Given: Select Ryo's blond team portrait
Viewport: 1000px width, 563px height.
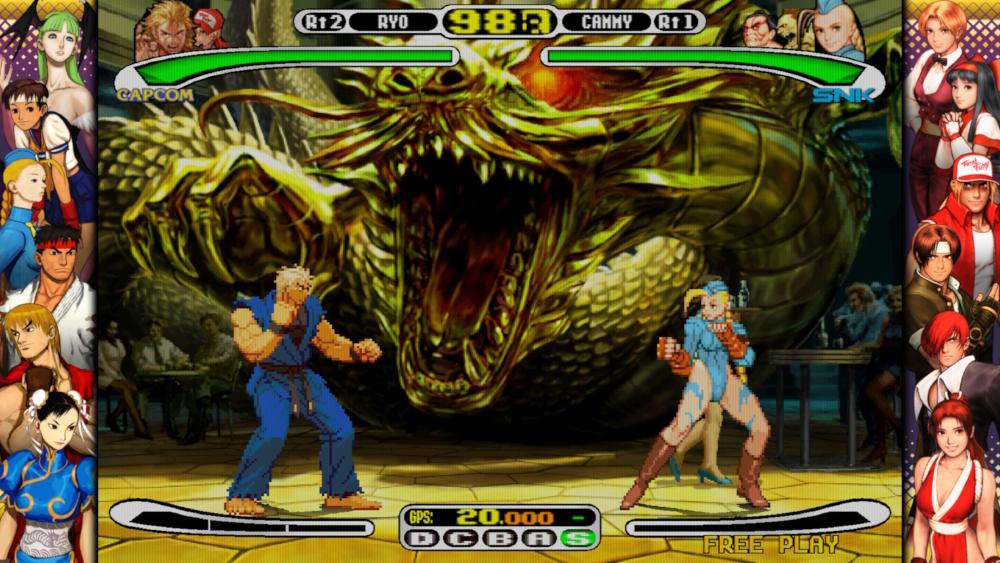Looking at the screenshot, I should coord(166,30).
